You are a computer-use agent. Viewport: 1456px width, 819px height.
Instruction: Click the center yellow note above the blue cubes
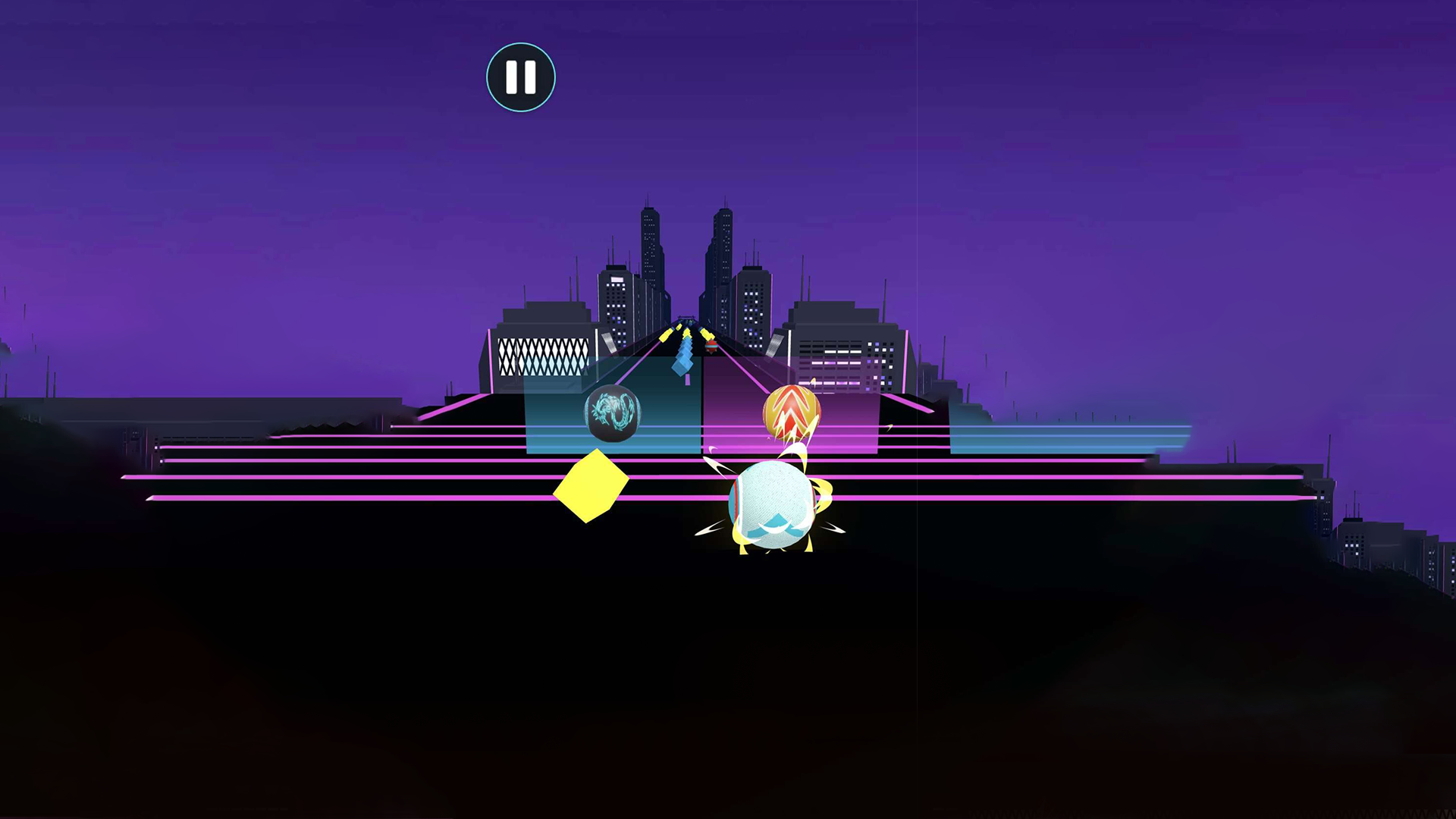(x=686, y=332)
